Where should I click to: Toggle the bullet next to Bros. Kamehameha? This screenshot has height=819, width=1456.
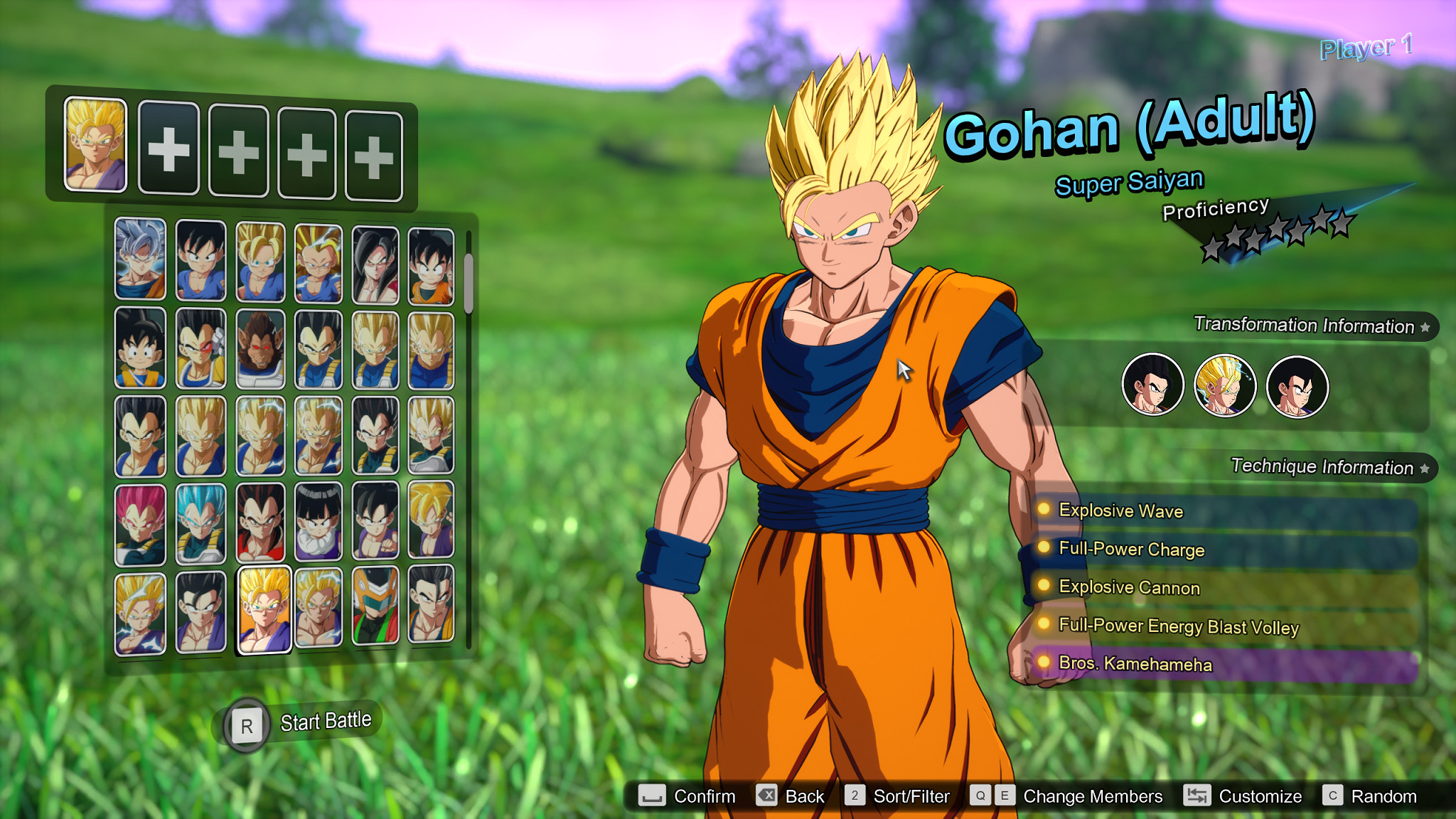1043,663
